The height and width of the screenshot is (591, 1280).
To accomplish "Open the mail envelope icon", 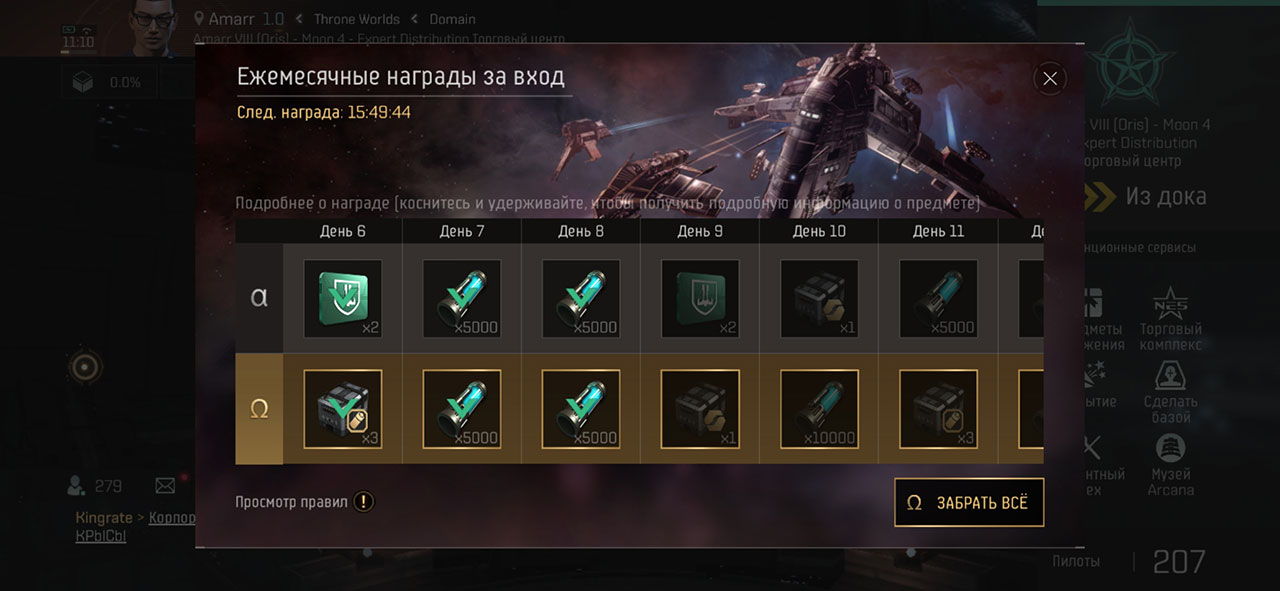I will point(165,486).
